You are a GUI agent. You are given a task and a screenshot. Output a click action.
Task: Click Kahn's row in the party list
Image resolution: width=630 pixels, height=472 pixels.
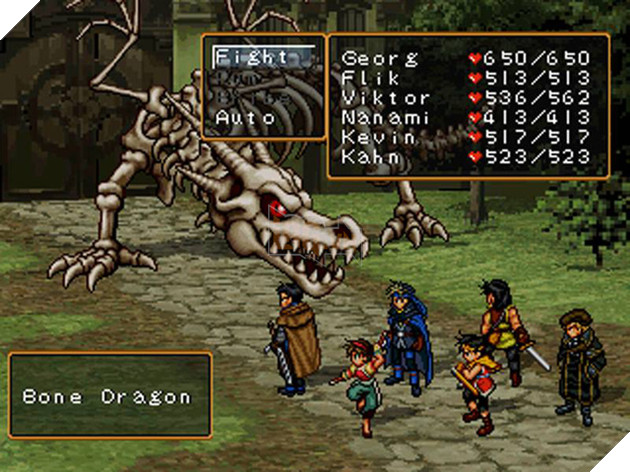point(468,158)
